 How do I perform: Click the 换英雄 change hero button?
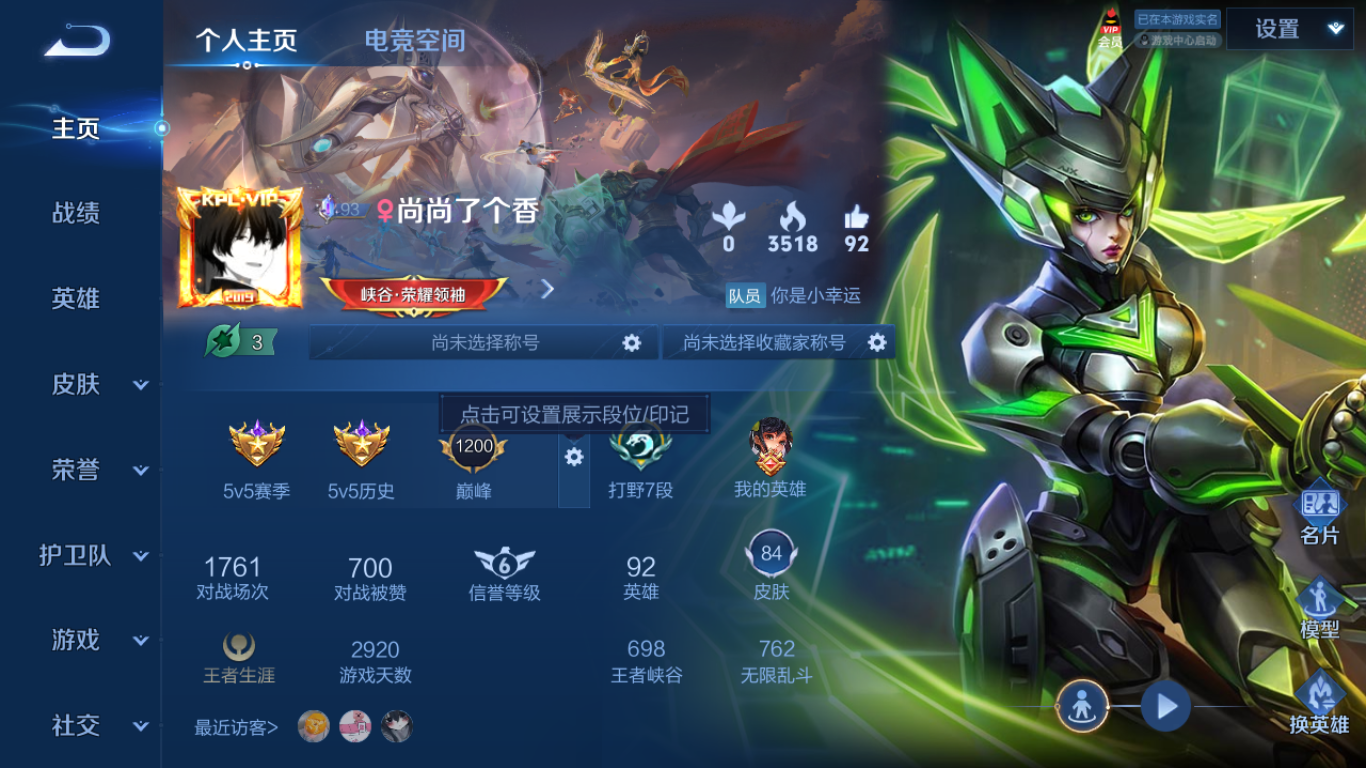1319,702
